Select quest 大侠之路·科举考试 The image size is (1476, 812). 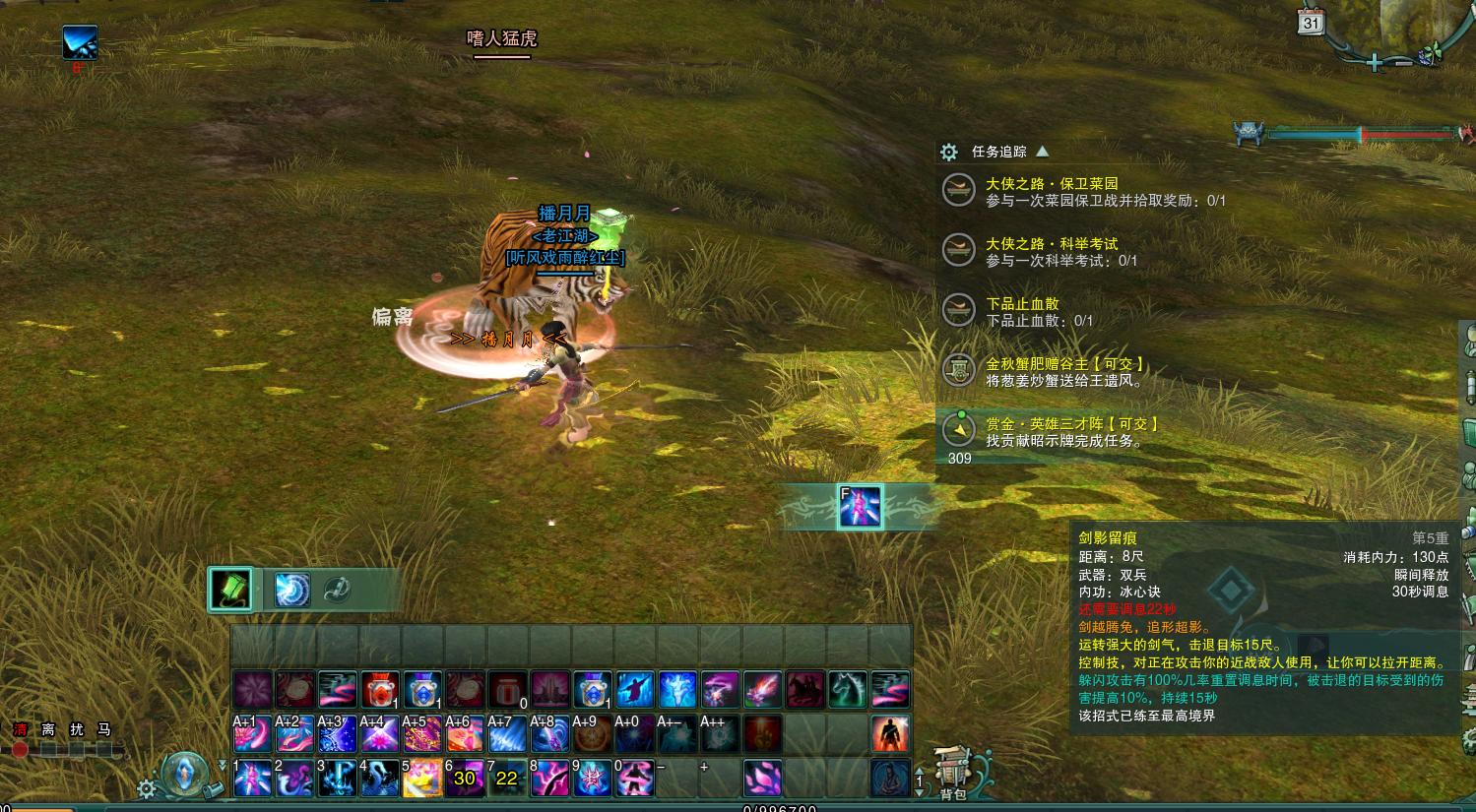coord(1052,244)
